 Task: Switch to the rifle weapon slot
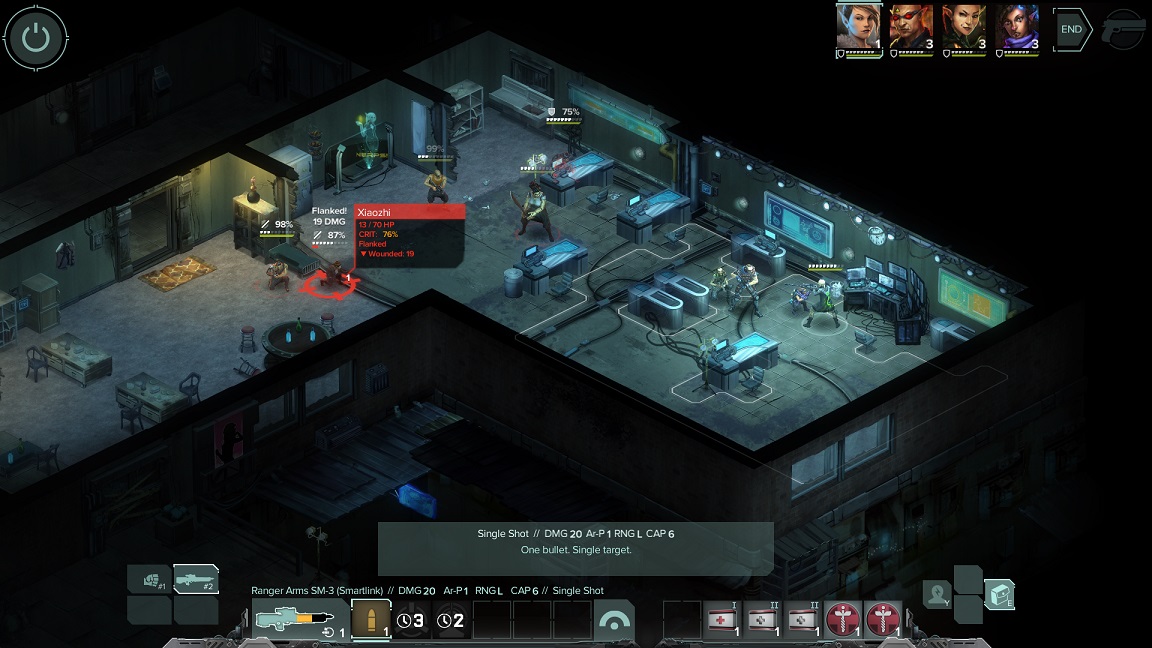tap(196, 579)
